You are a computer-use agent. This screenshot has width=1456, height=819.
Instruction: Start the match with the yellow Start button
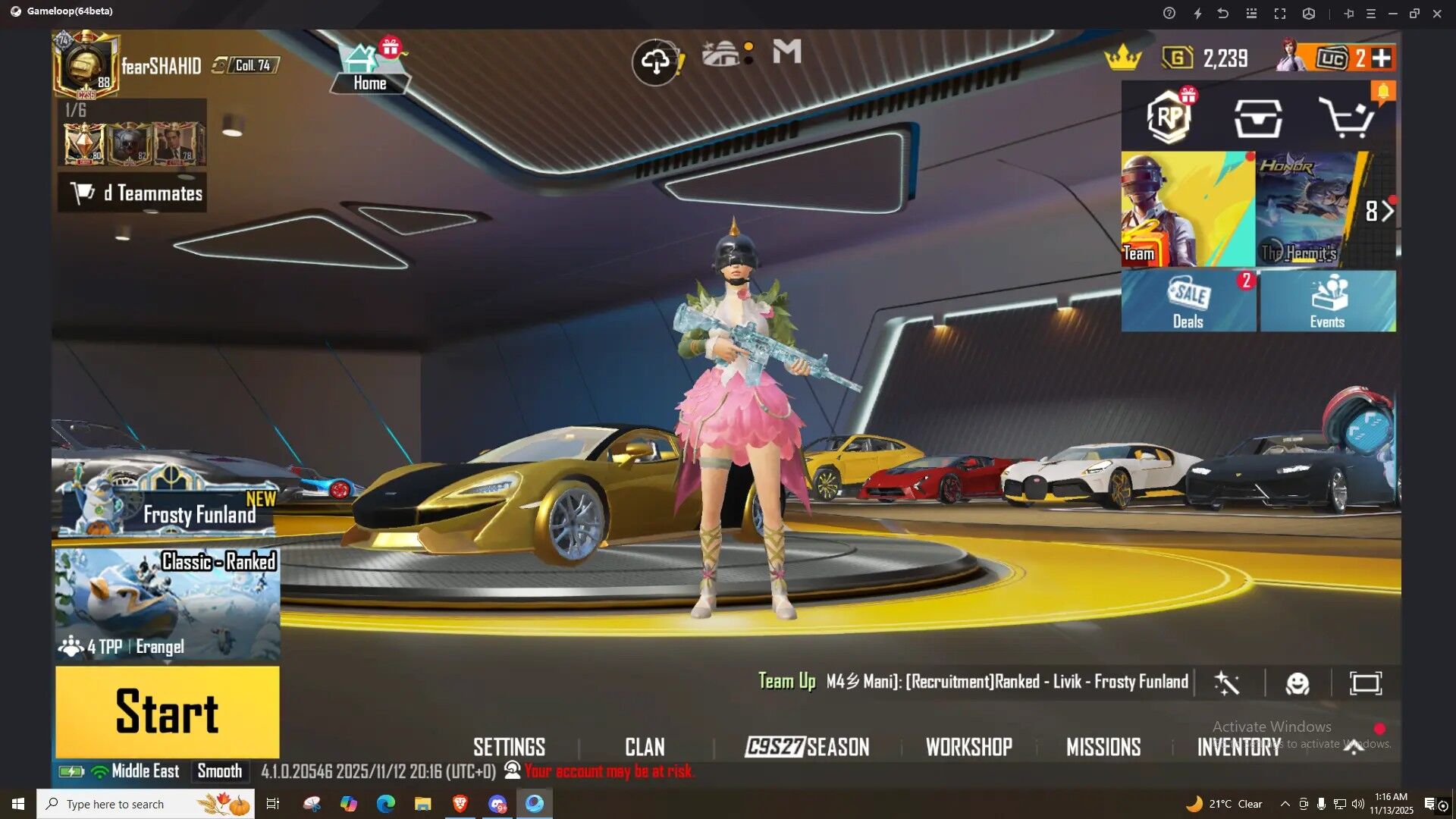click(167, 711)
